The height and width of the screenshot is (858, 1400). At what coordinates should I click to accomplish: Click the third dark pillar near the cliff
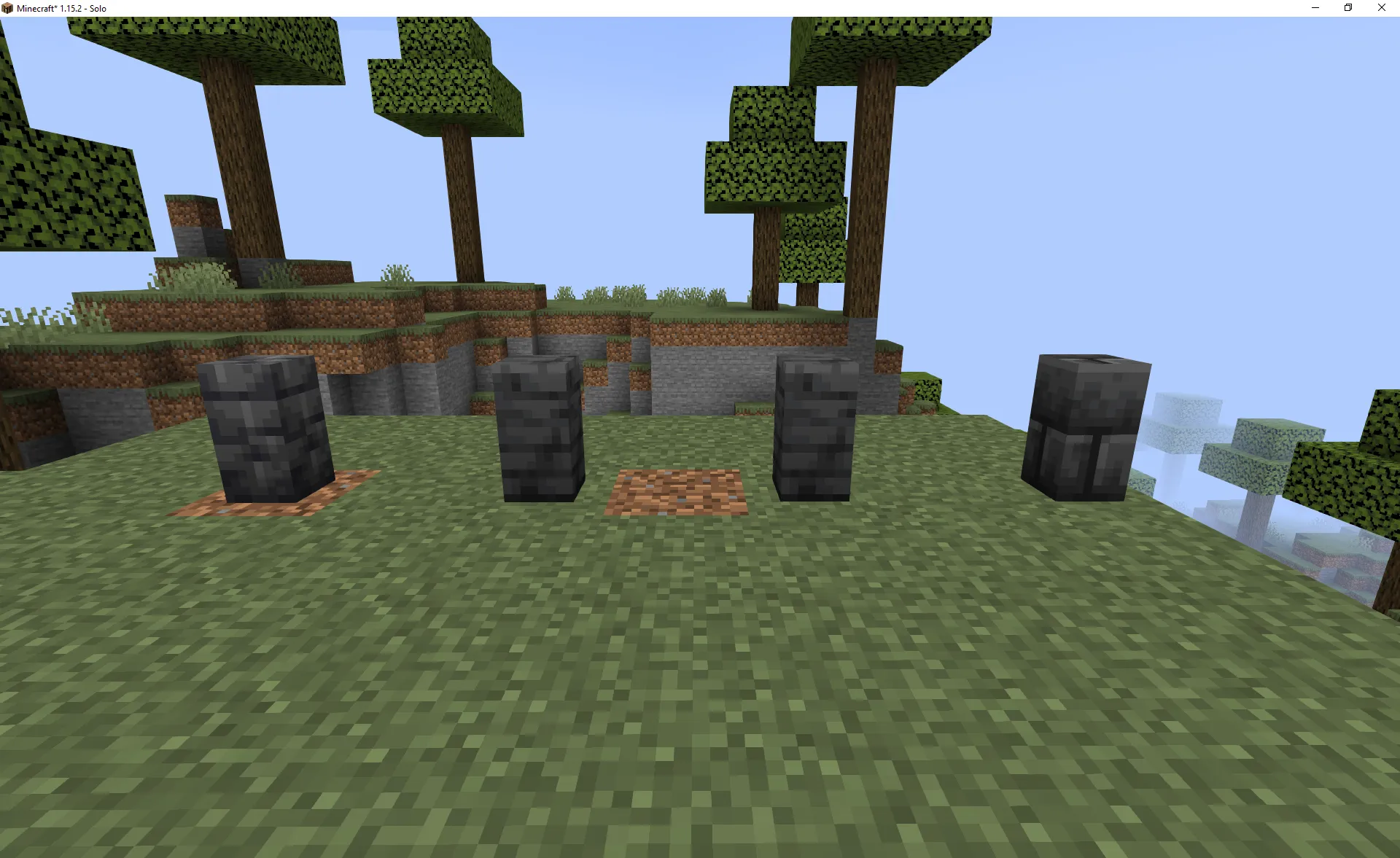pyautogui.click(x=817, y=430)
